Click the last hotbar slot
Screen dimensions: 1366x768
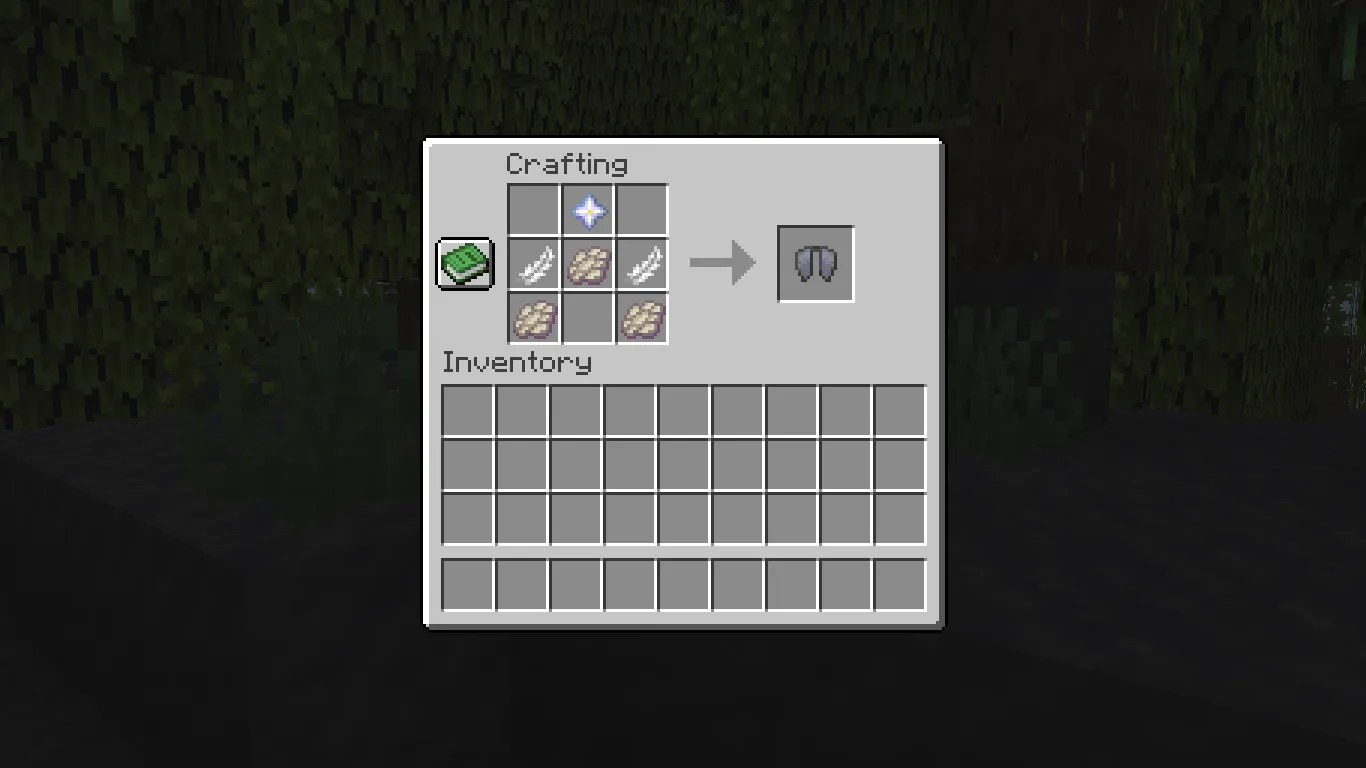(898, 585)
